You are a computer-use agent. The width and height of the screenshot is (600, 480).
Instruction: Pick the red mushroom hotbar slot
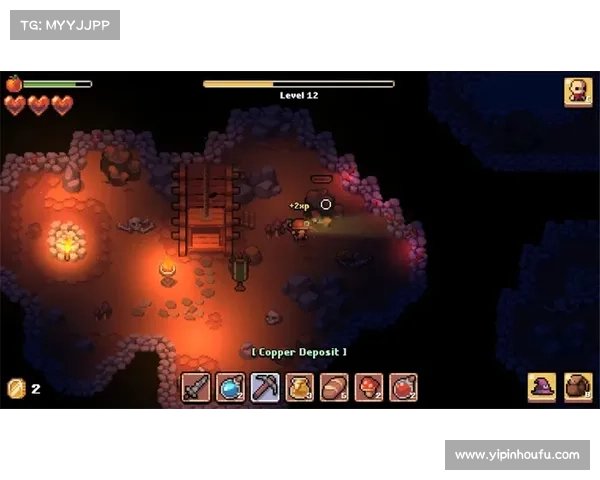coord(369,387)
